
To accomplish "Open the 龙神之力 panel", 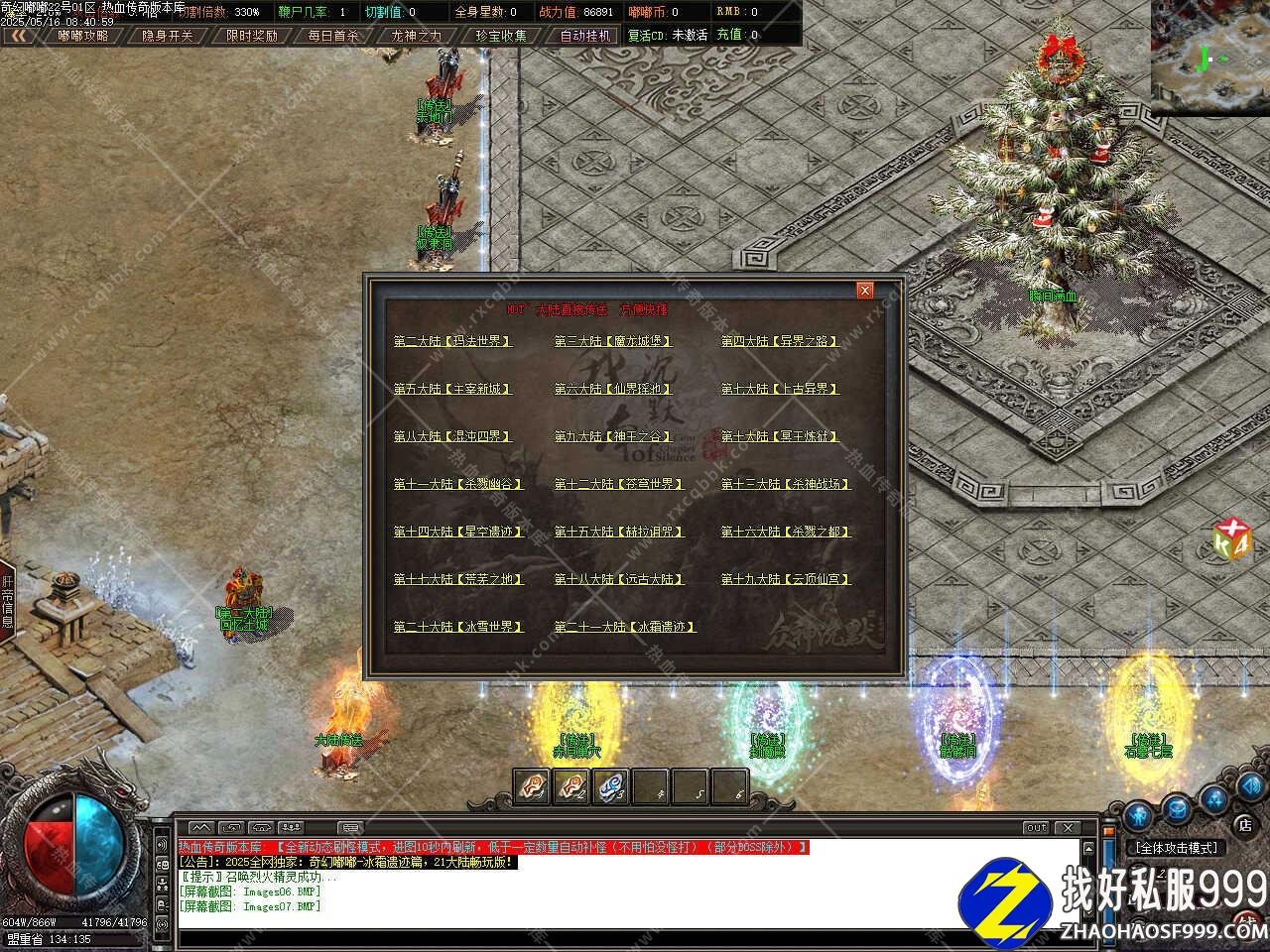I will 418,35.
